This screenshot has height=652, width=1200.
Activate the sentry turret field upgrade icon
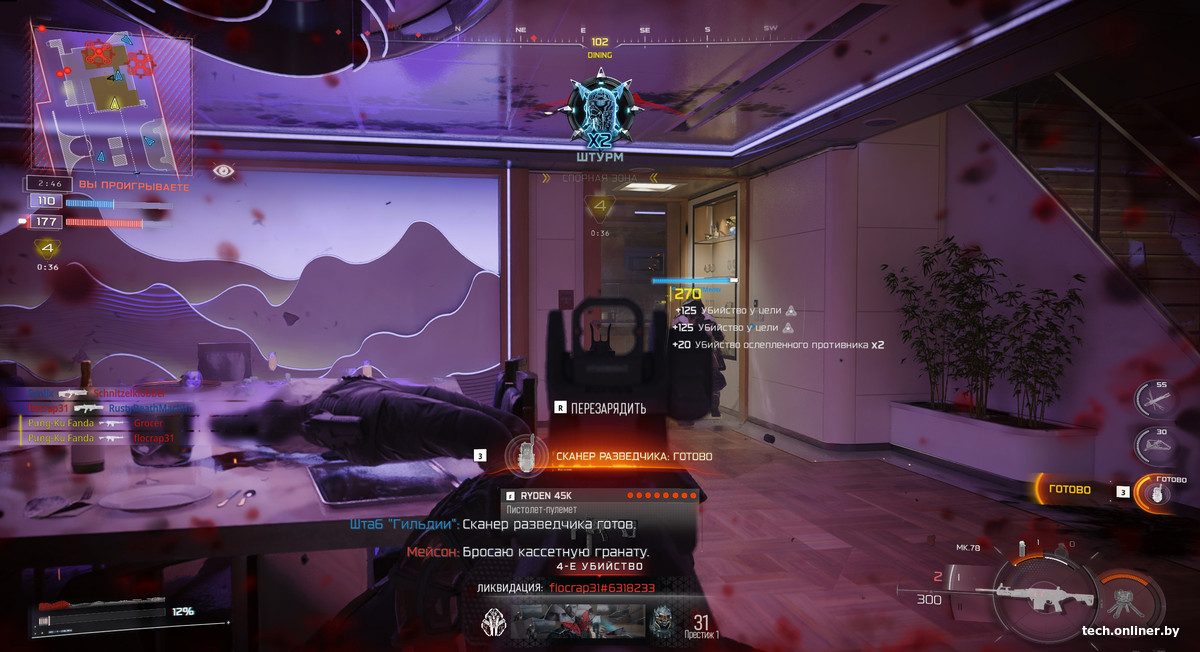1126,598
